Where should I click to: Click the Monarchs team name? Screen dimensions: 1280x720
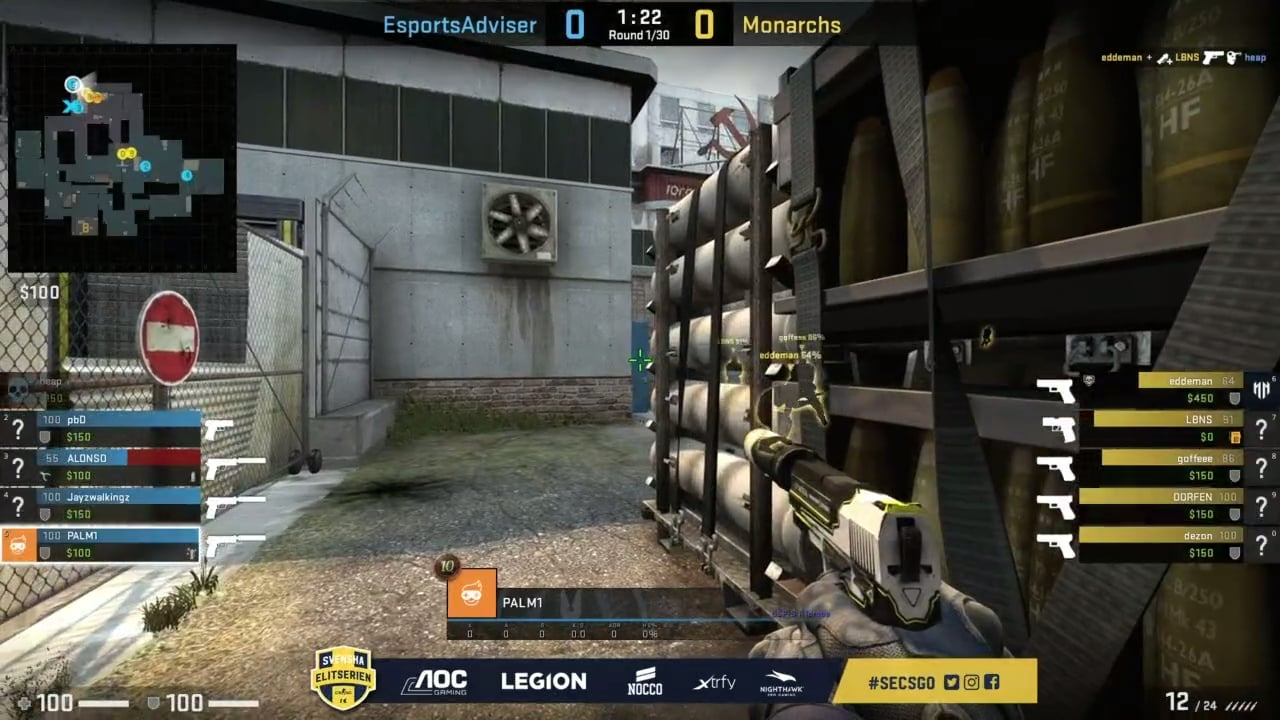(791, 26)
